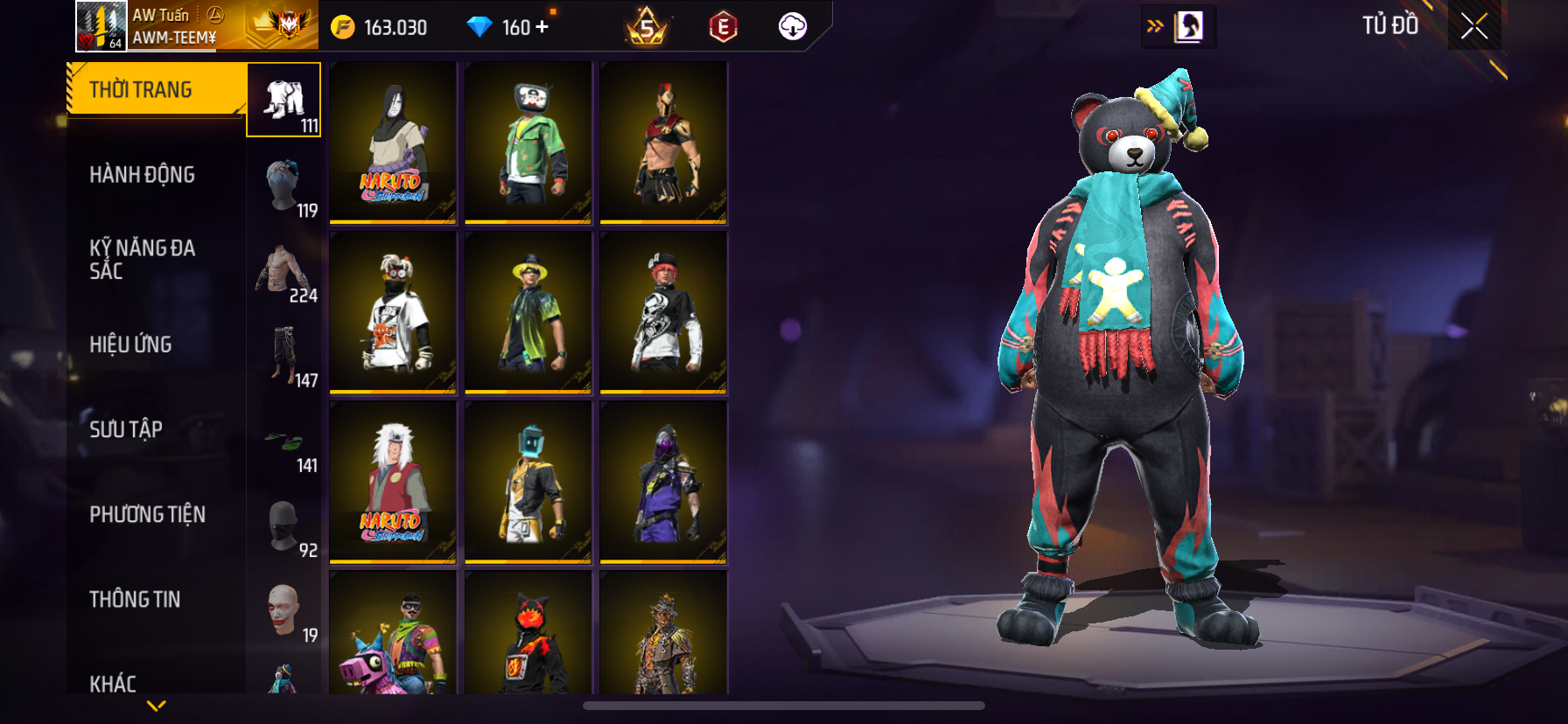Screen dimensions: 1568x724
Task: Select the green jacket TV-head outfit
Action: coord(528,143)
